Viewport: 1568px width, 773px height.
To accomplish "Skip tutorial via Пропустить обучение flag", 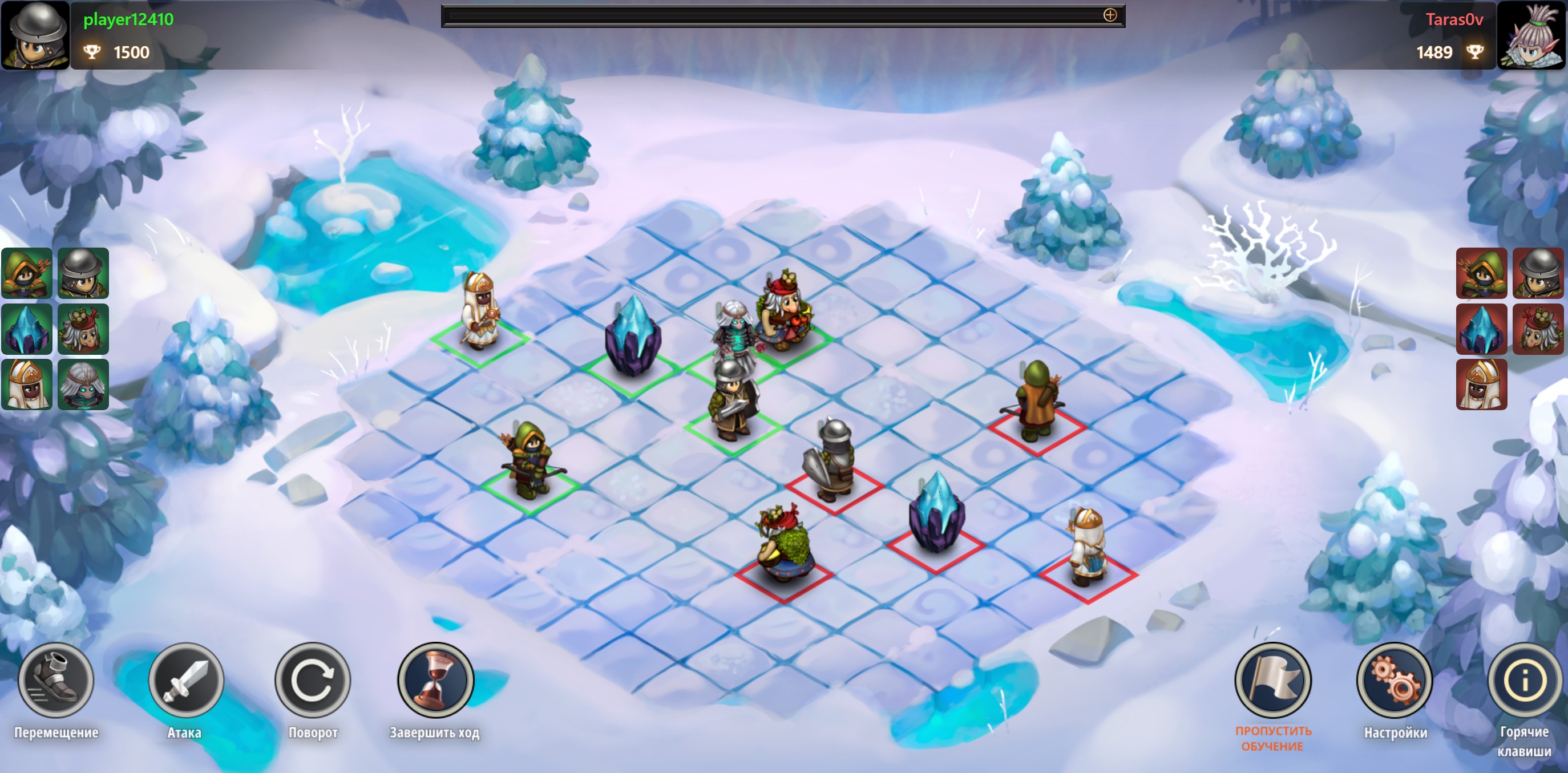I will pyautogui.click(x=1272, y=680).
